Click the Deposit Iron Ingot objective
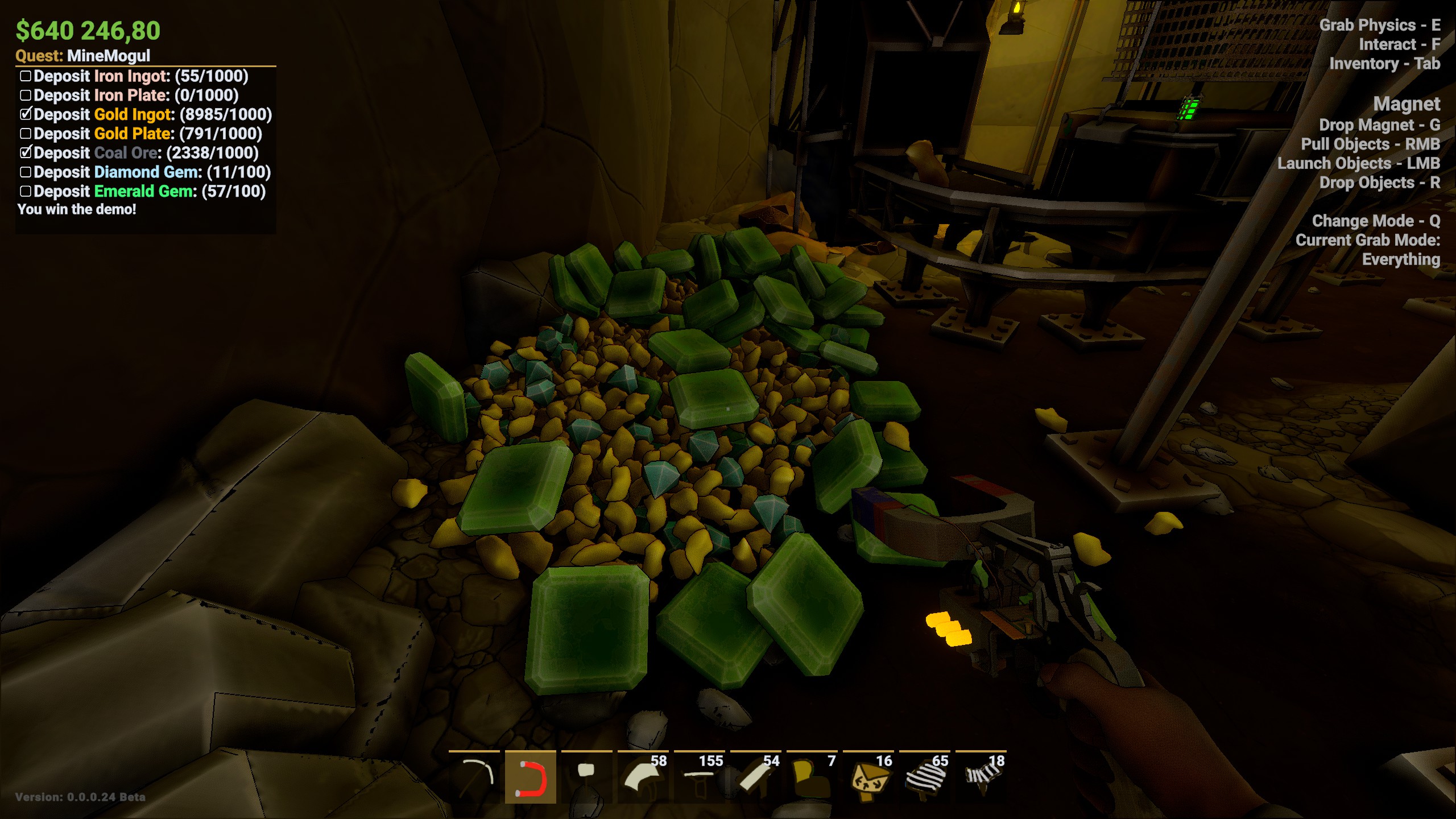The height and width of the screenshot is (819, 1456). point(140,76)
